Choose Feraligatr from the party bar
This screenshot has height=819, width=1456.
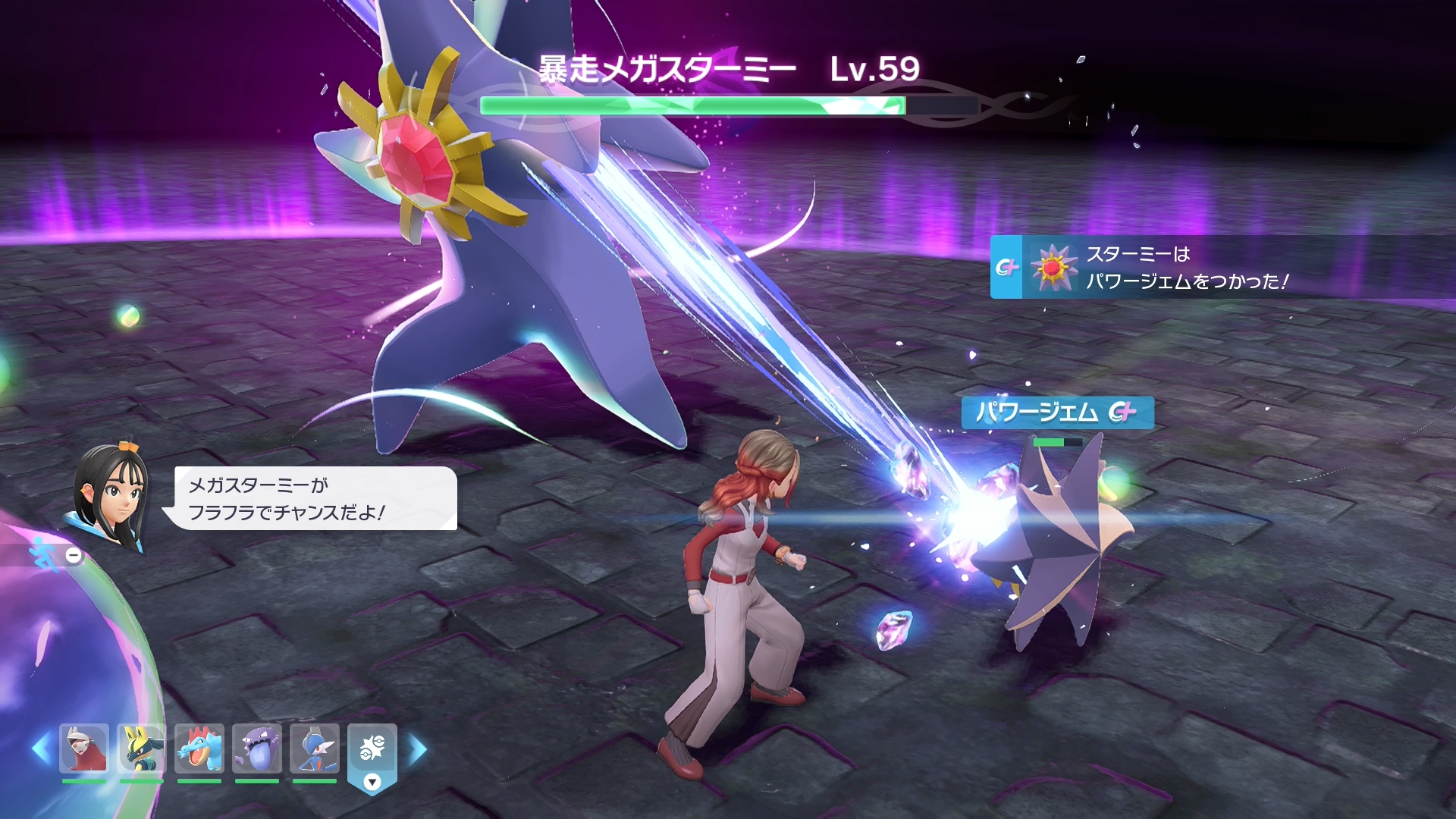click(199, 748)
